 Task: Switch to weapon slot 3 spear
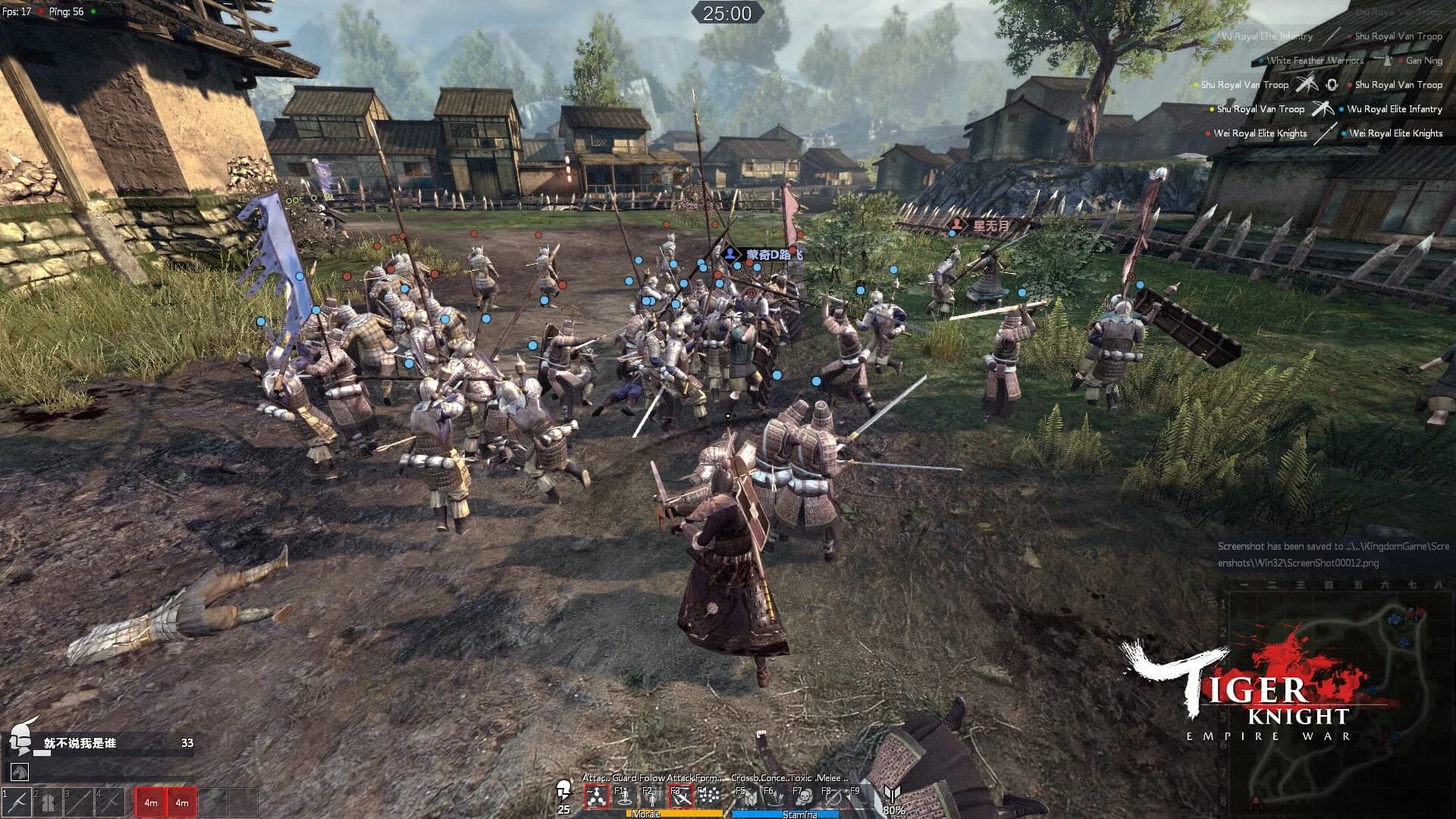80,802
